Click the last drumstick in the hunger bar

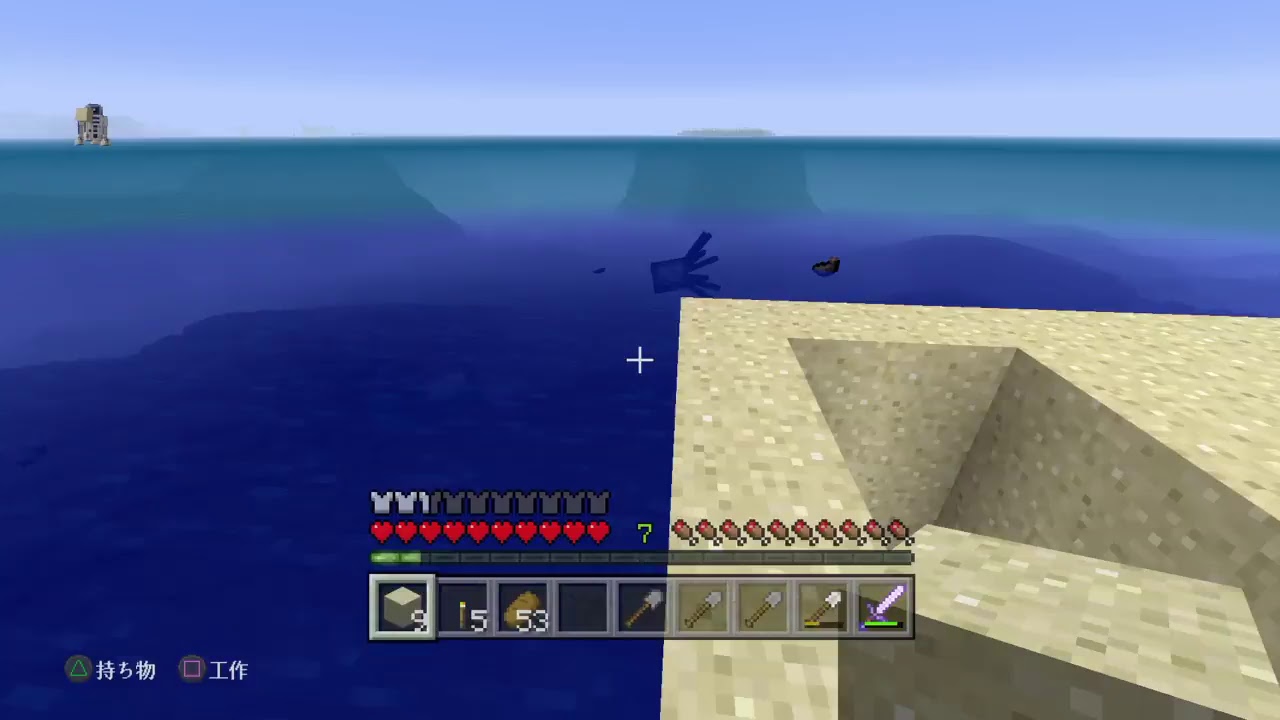[899, 531]
